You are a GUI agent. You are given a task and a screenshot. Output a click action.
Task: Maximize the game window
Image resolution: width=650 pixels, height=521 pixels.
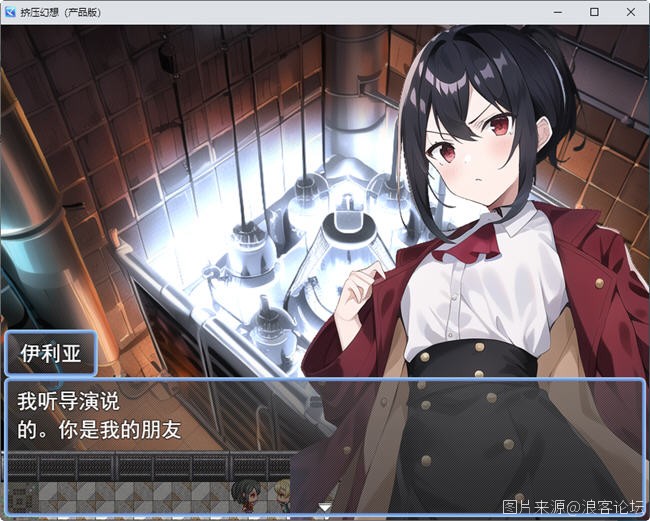pos(594,12)
